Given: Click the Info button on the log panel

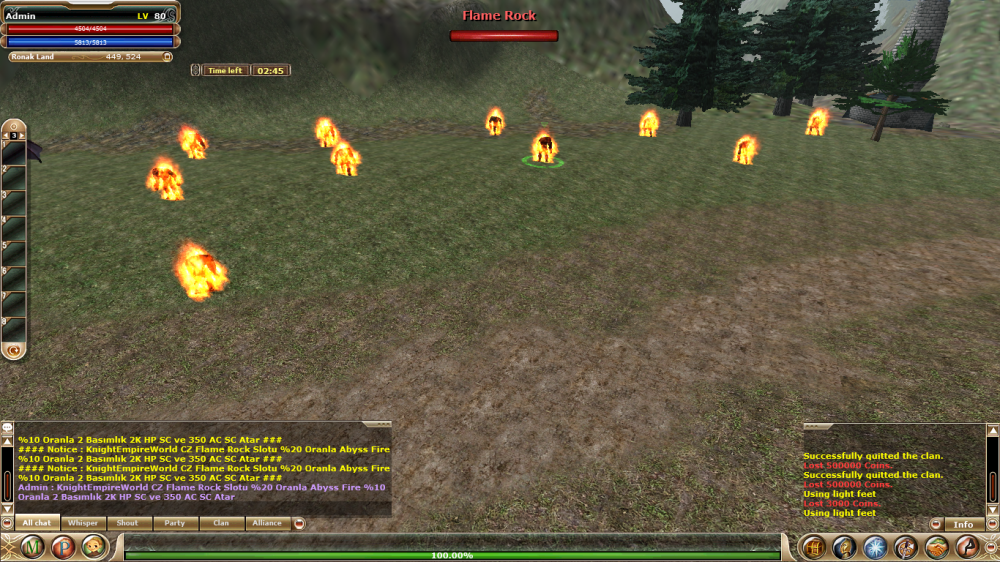Looking at the screenshot, I should coord(963,524).
